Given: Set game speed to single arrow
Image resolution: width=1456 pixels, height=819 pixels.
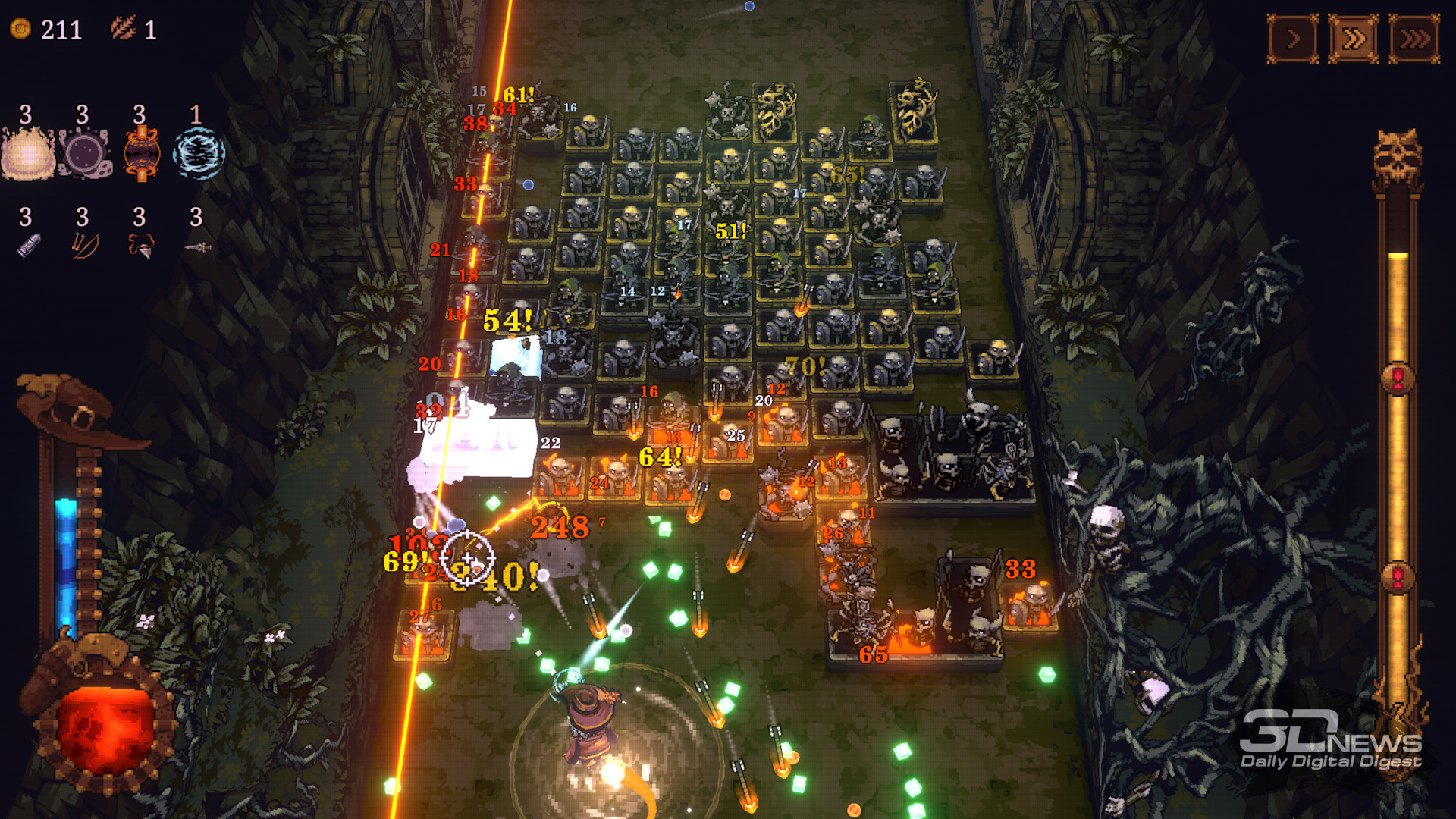Looking at the screenshot, I should point(1293,38).
